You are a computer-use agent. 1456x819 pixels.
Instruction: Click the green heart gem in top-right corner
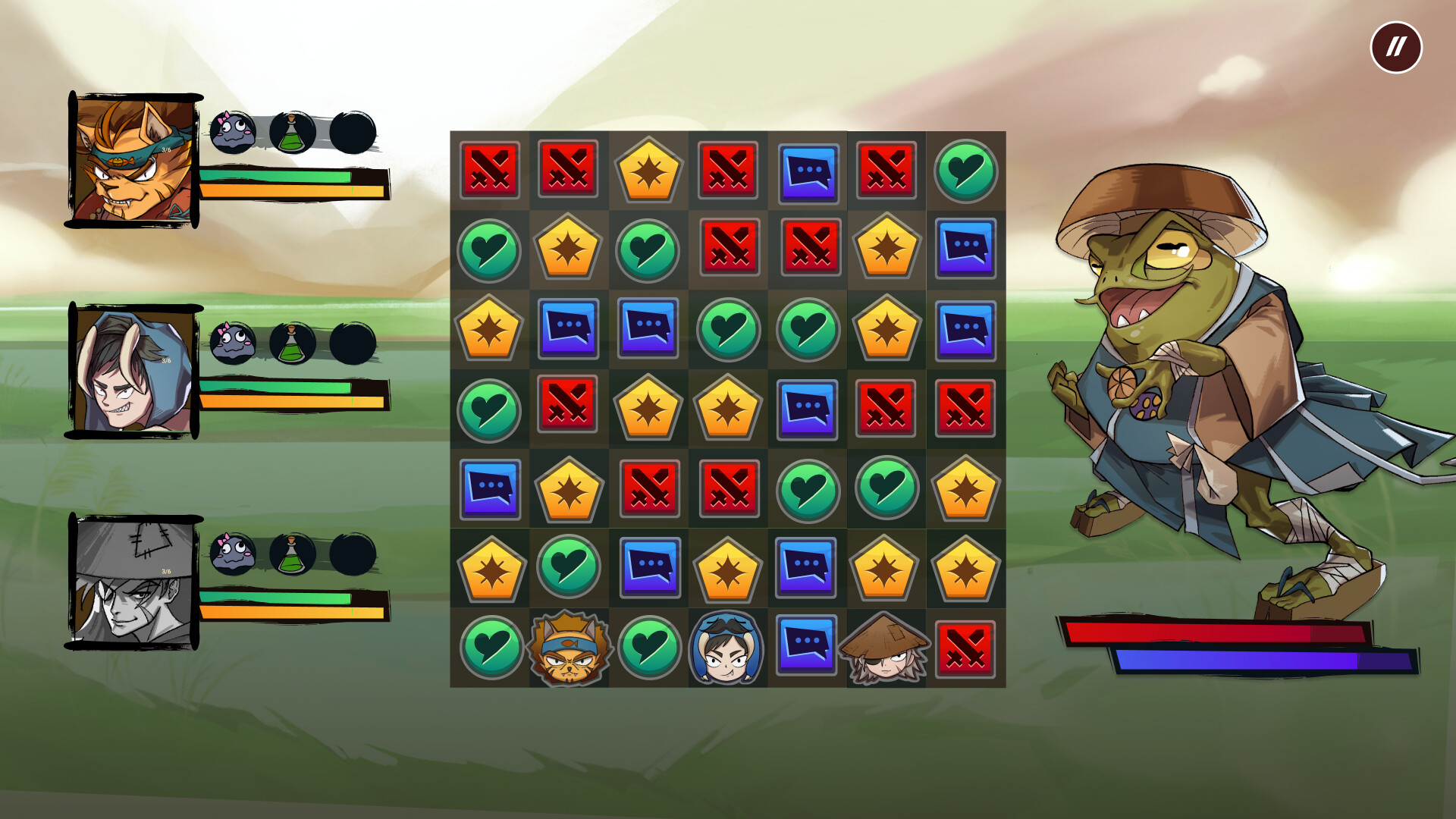[966, 171]
